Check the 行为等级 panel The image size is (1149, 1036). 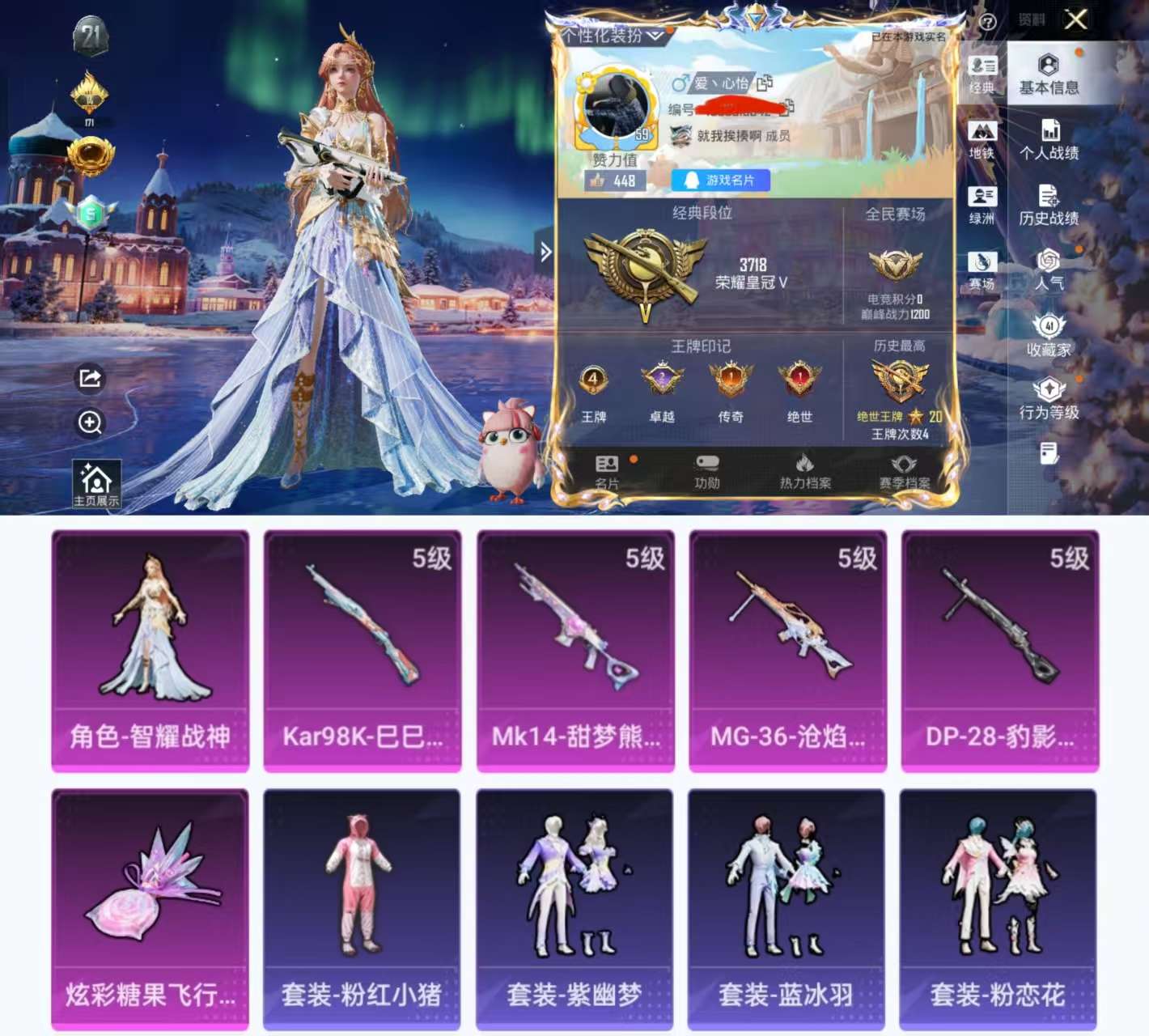(1049, 398)
